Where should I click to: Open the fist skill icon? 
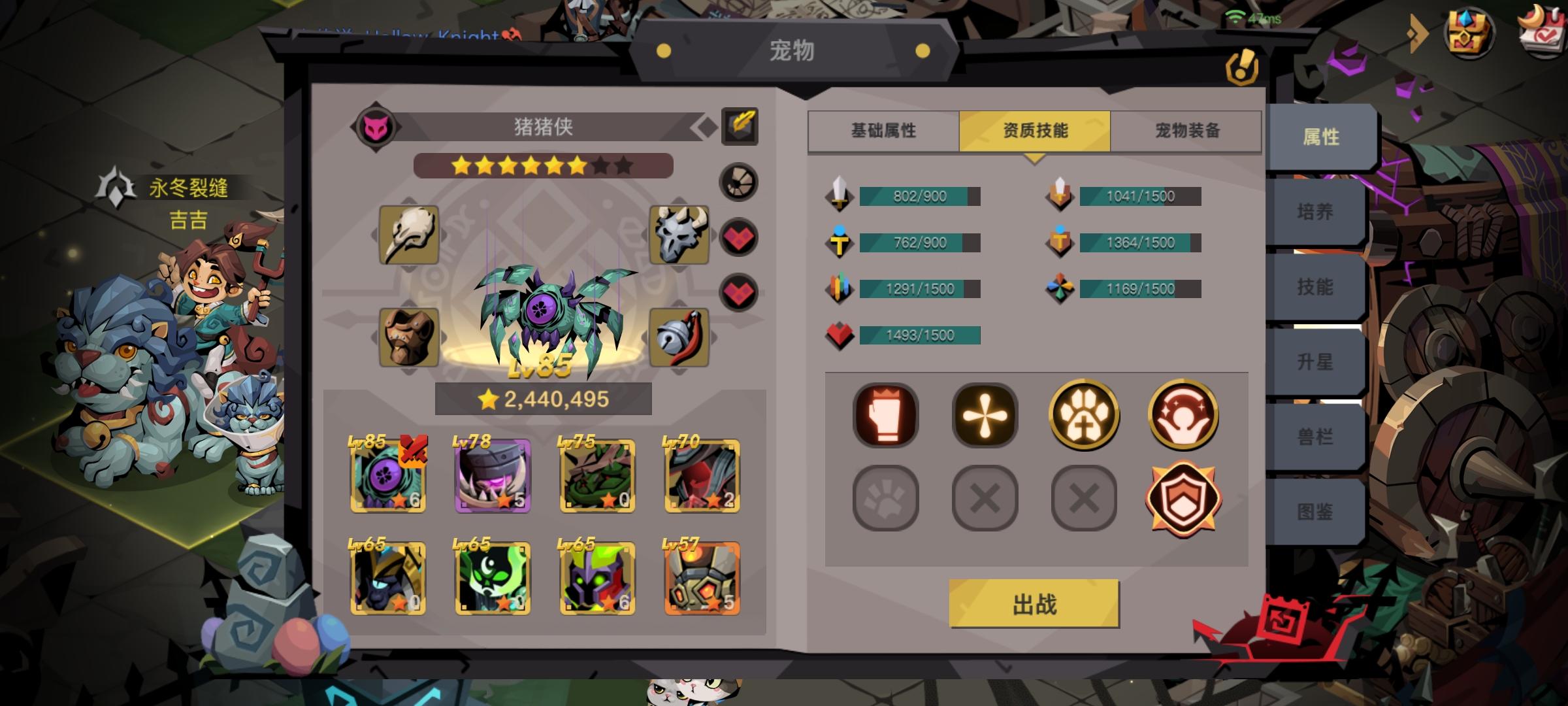pyautogui.click(x=885, y=415)
